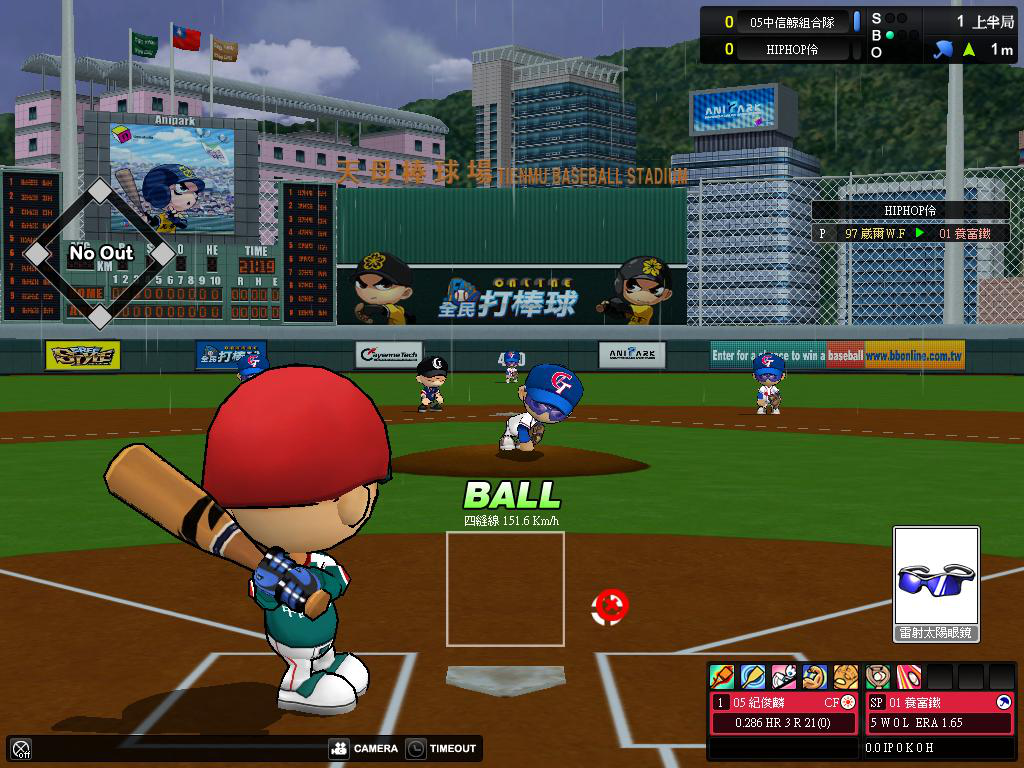Select the running shoe skill icon
Viewport: 1024px width, 768px height.
(x=784, y=677)
